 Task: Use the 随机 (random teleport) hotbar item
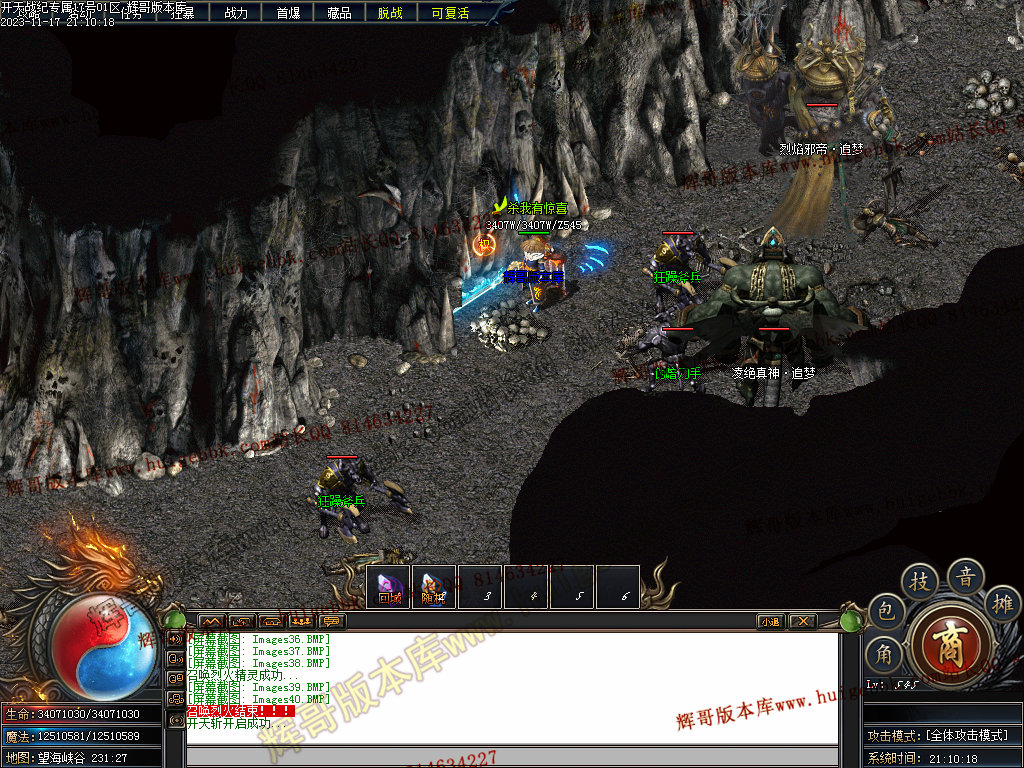click(x=433, y=587)
